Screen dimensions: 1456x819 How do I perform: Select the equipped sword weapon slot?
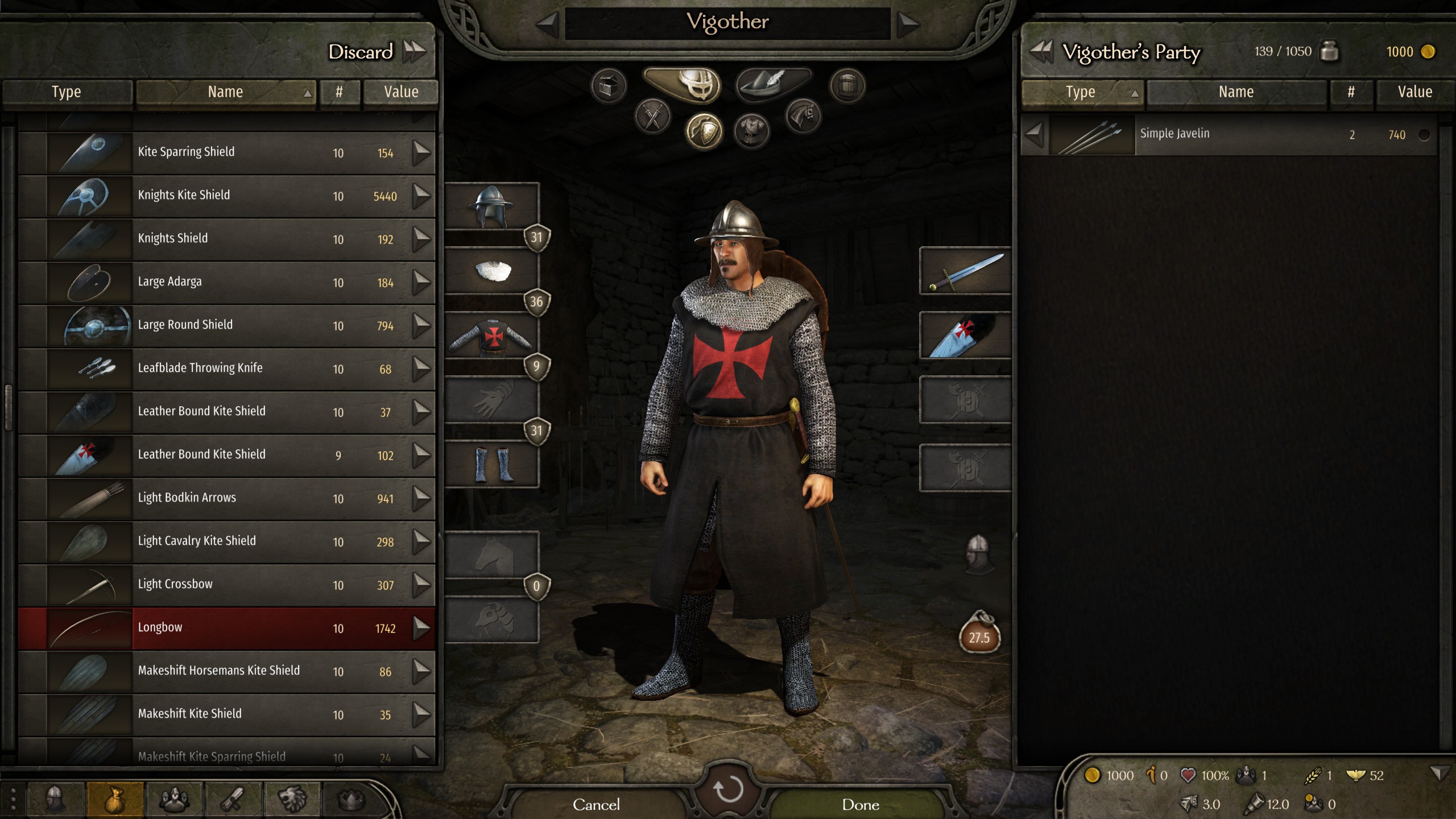pos(965,271)
